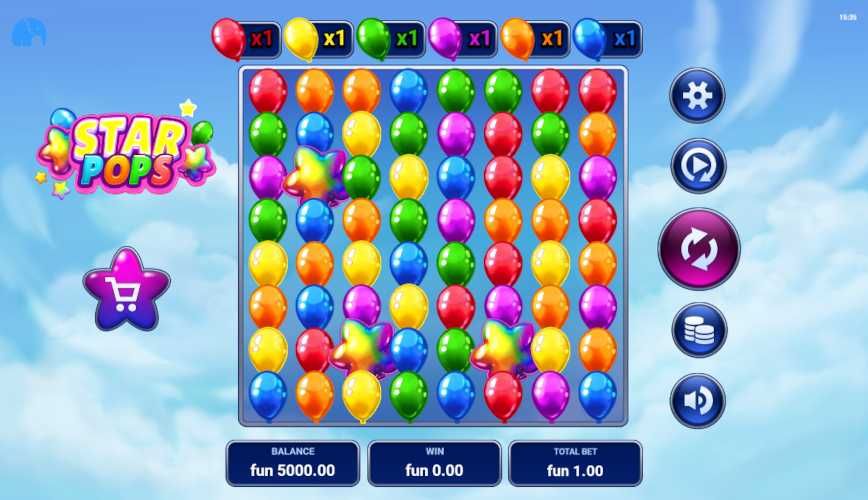Image resolution: width=868 pixels, height=500 pixels.
Task: Open the settings gear button
Action: 697,96
